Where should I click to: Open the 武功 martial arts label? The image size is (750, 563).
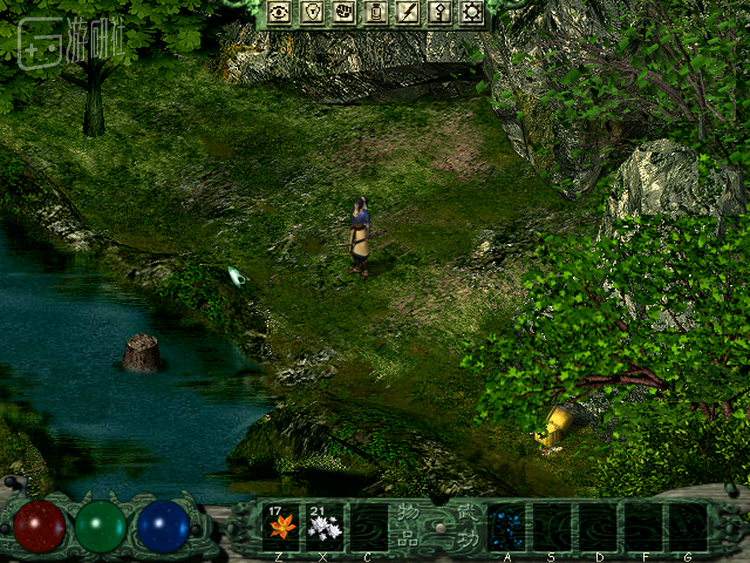(466, 524)
